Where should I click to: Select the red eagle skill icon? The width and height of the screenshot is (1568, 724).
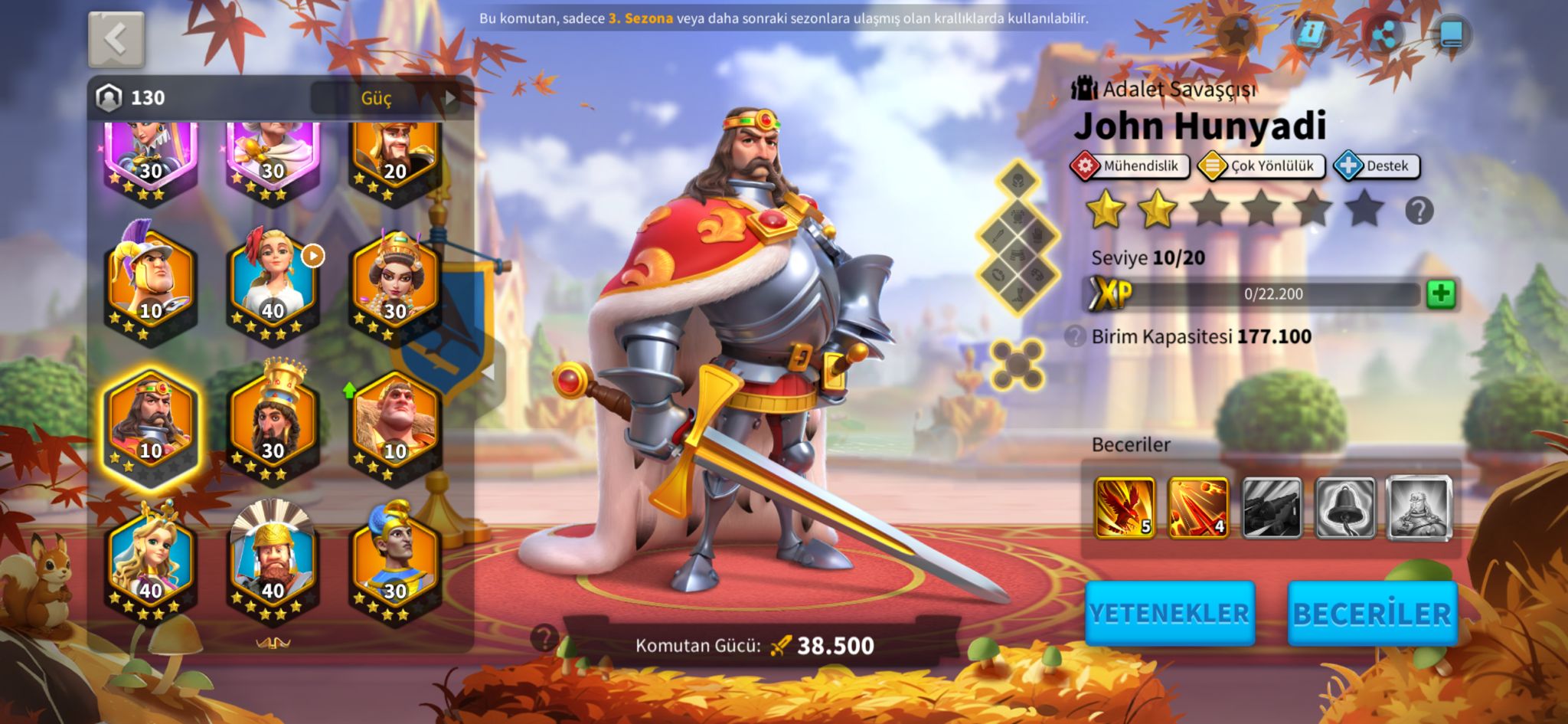[1124, 506]
